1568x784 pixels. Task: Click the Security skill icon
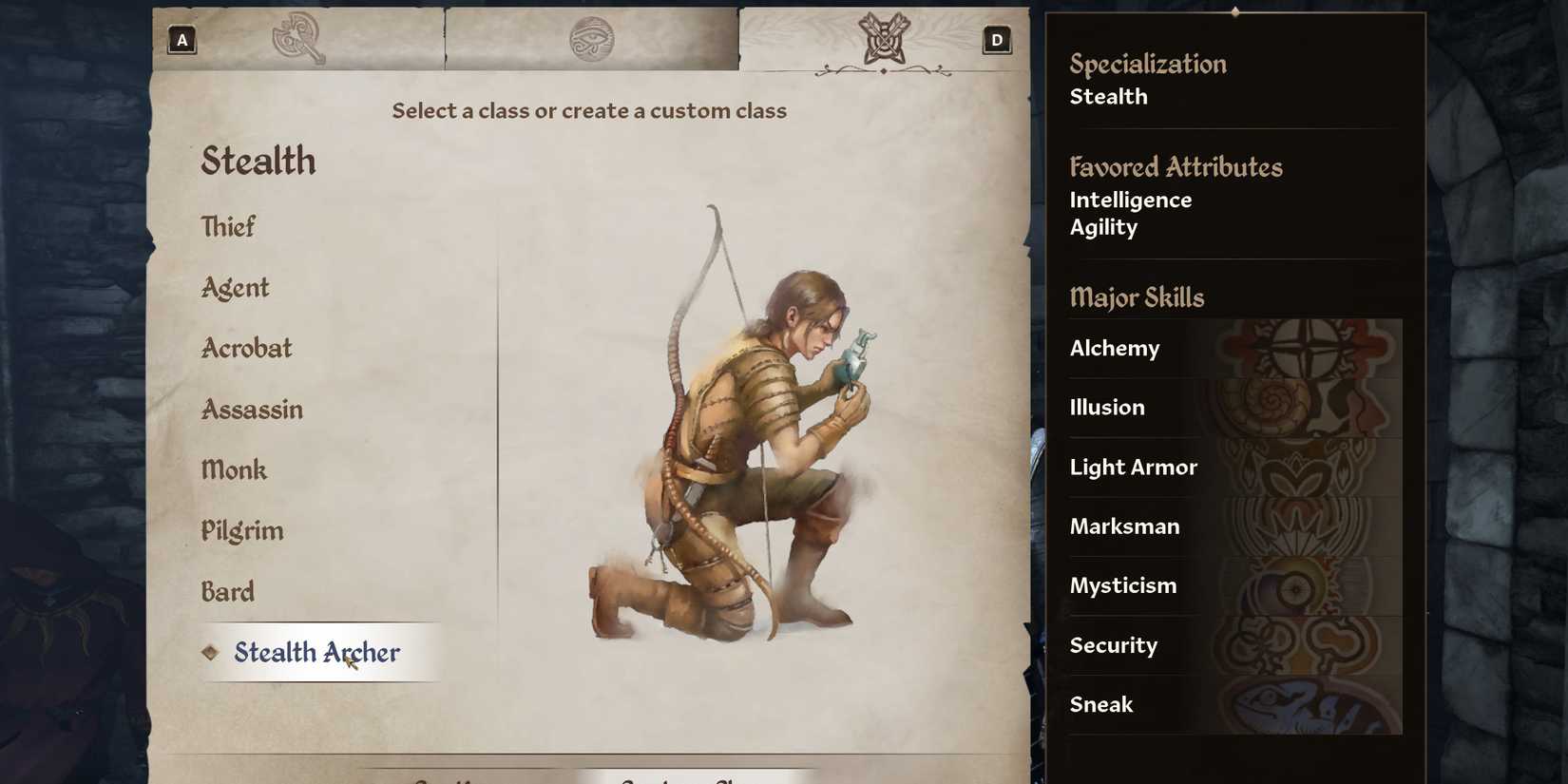pos(1311,644)
